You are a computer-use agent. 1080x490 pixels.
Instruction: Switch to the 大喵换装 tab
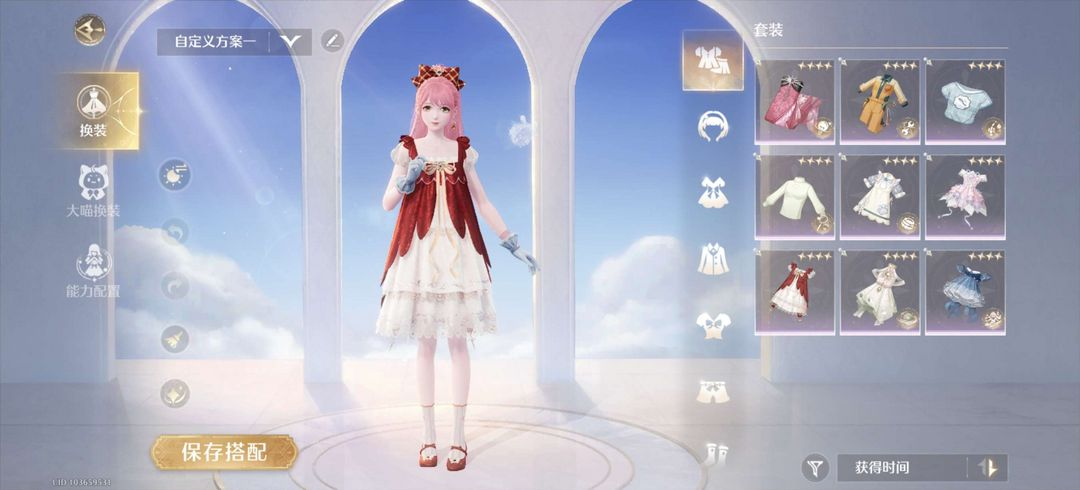point(94,192)
